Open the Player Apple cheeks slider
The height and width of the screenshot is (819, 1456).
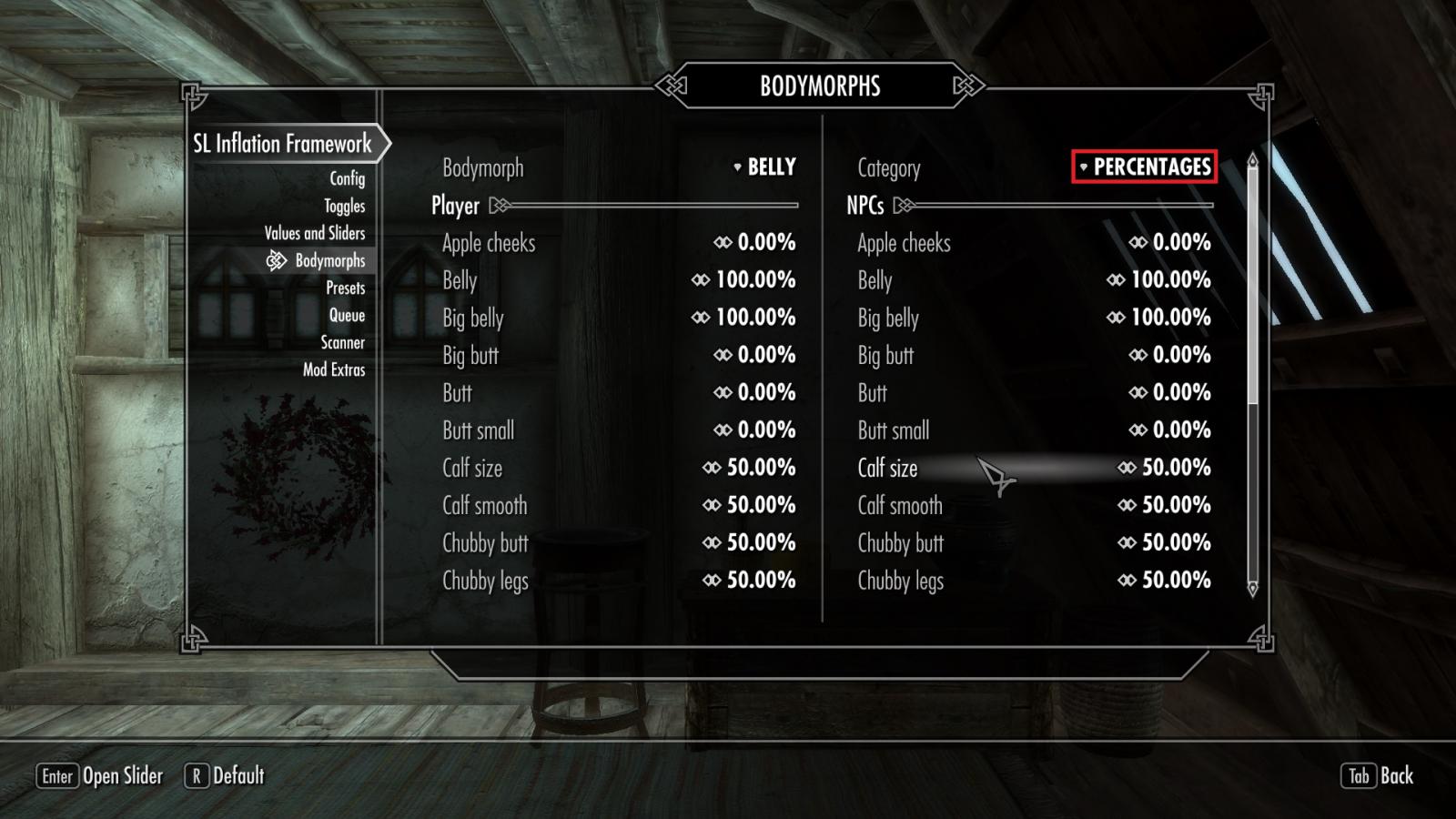(x=754, y=243)
